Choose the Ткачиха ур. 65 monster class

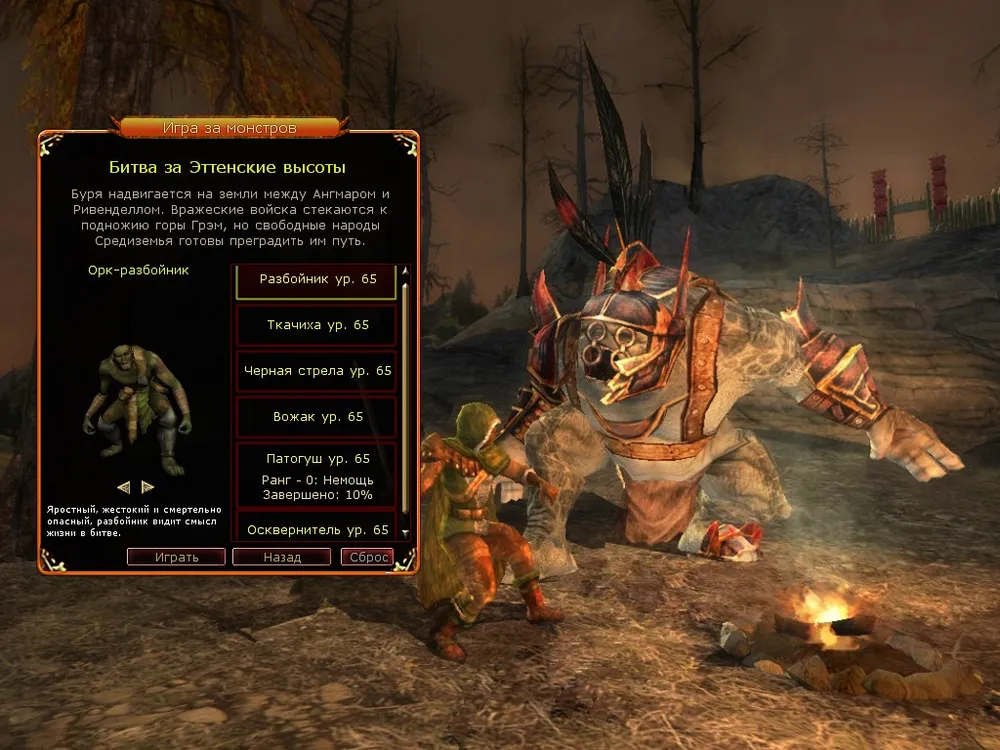click(317, 325)
